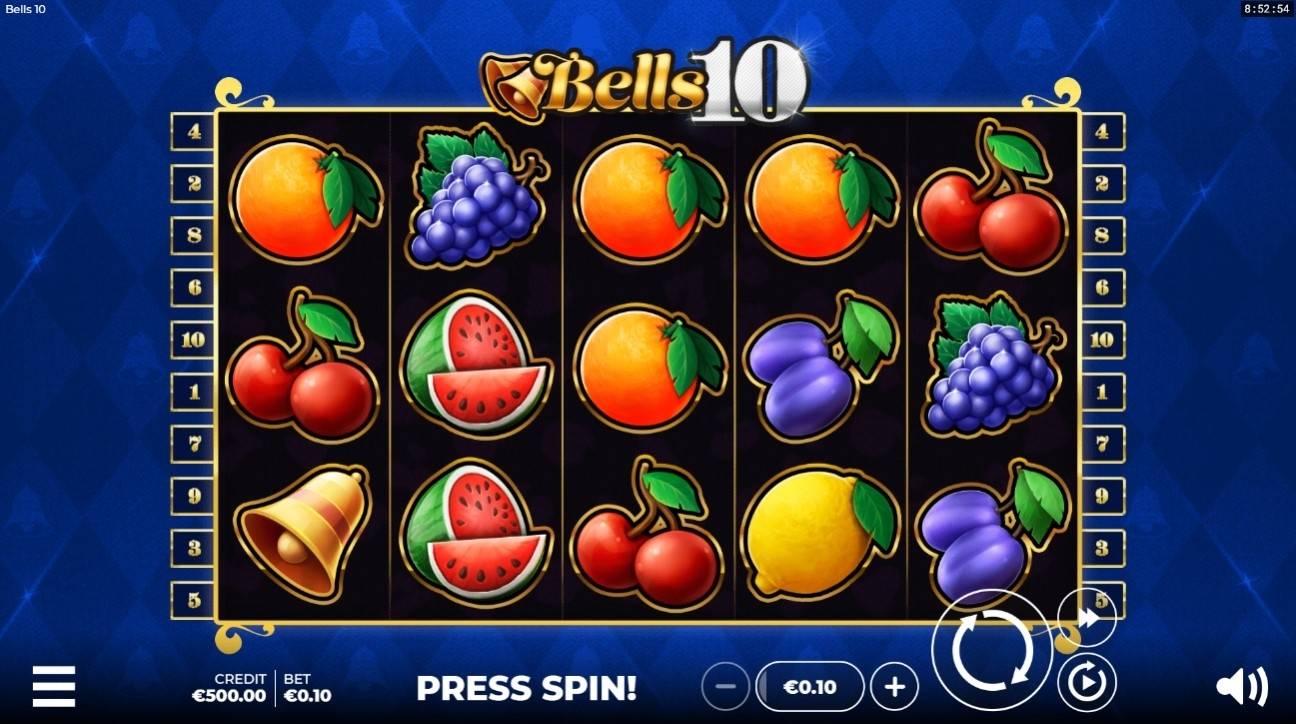Select payline number 5 at bottom right

point(1103,598)
